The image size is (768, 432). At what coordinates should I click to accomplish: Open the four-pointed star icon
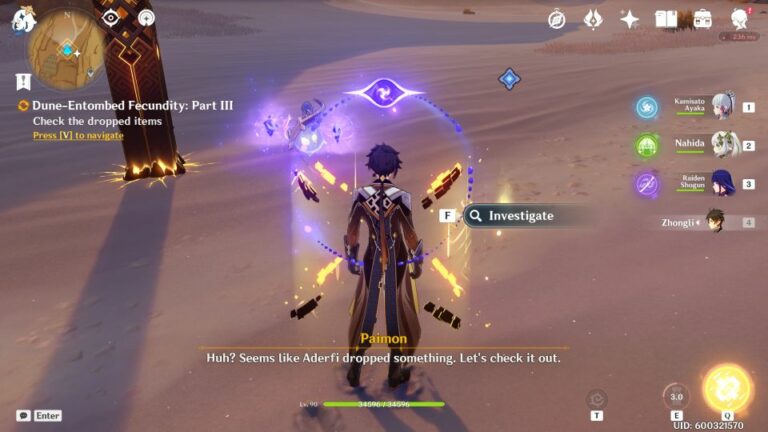point(629,19)
